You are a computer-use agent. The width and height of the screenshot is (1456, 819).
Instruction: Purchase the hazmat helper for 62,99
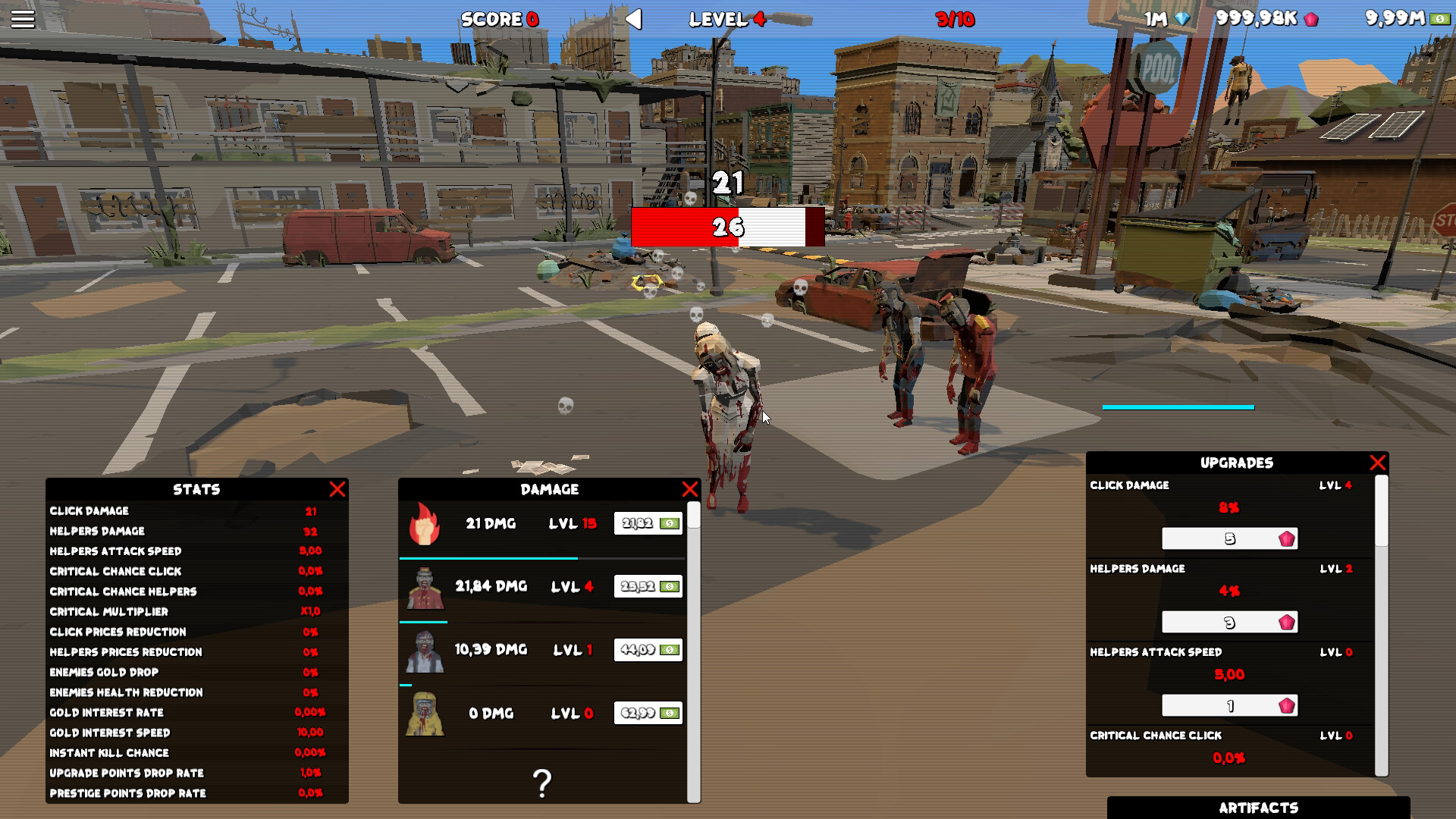point(648,714)
